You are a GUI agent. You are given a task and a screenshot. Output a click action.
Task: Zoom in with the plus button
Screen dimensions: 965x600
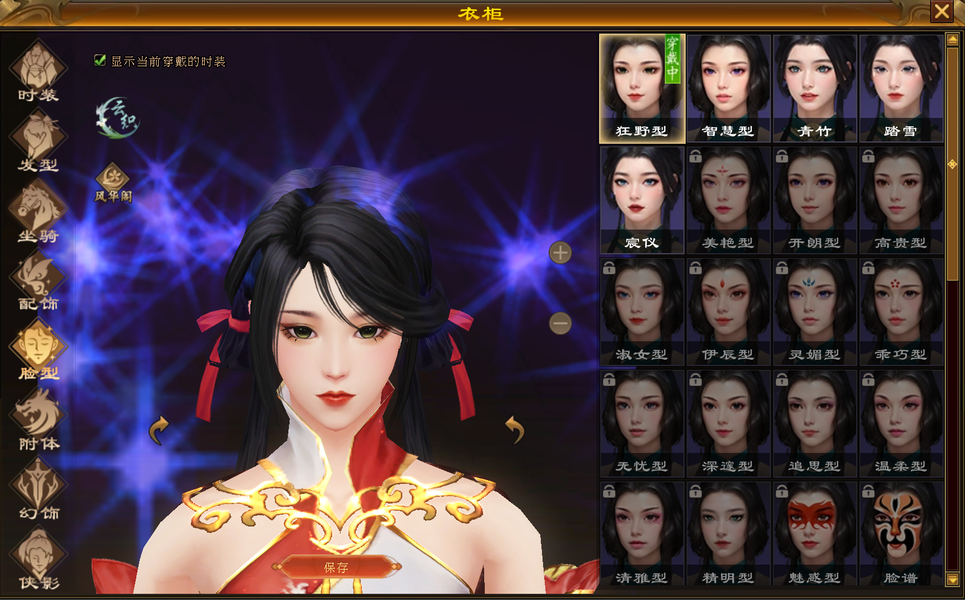(560, 252)
